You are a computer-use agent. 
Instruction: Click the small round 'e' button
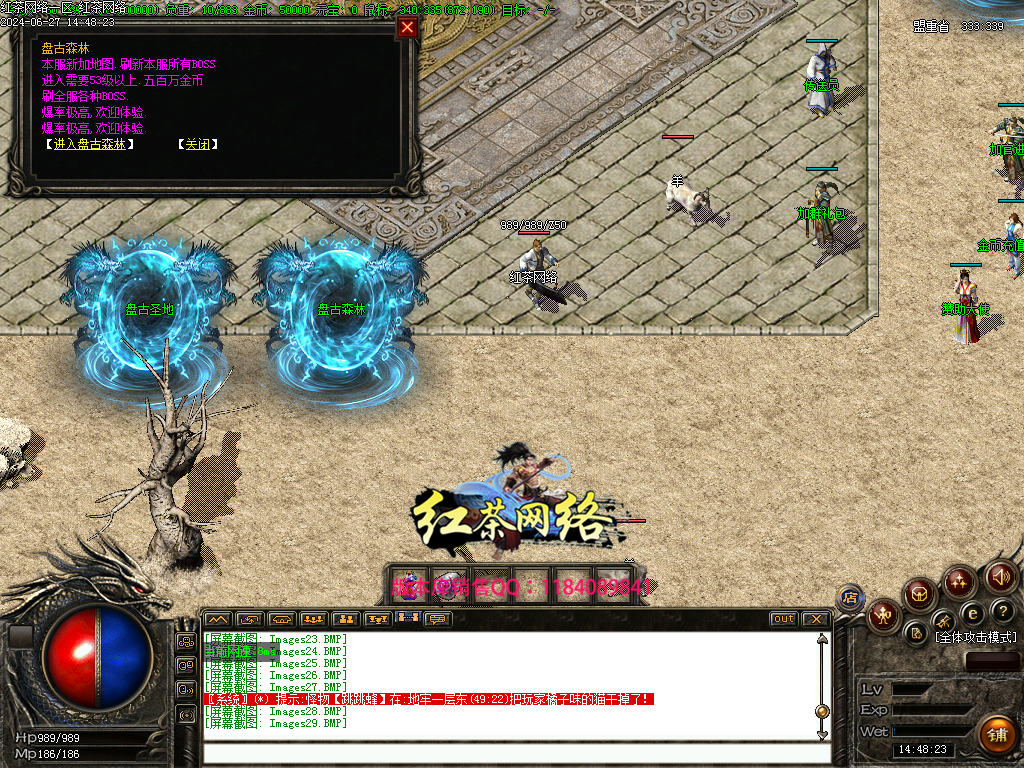(x=971, y=613)
